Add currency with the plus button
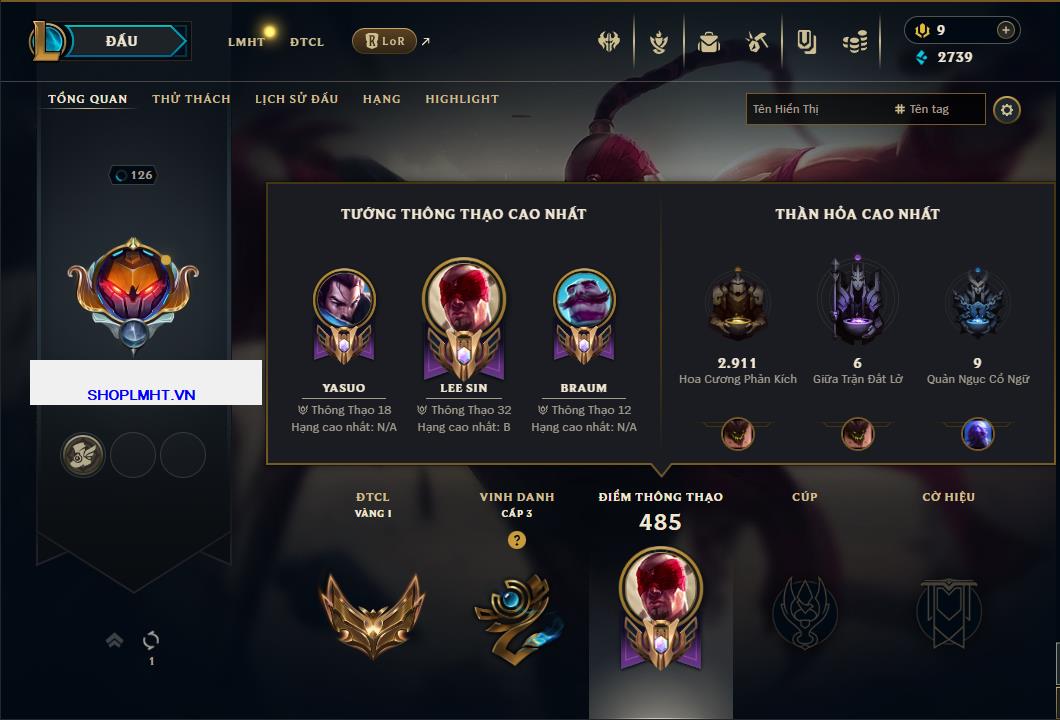The height and width of the screenshot is (720, 1060). [1005, 30]
